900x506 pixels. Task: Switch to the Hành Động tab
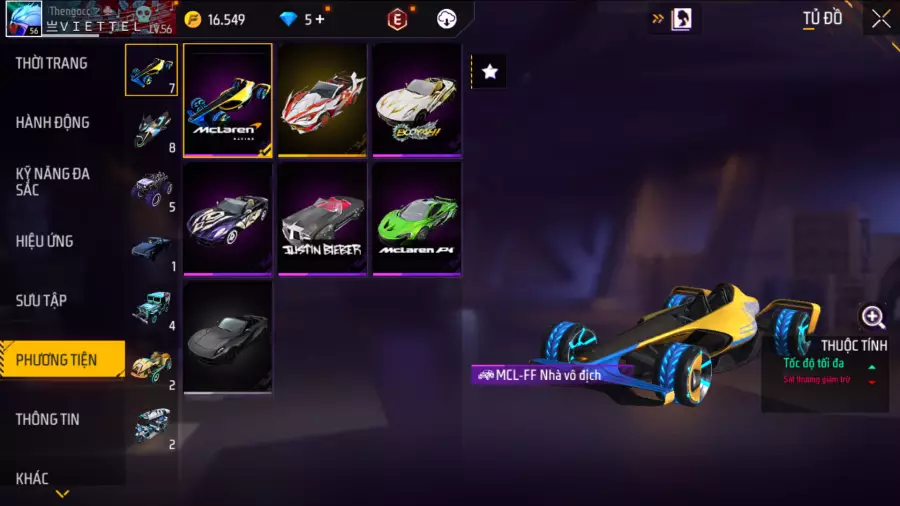coord(53,122)
